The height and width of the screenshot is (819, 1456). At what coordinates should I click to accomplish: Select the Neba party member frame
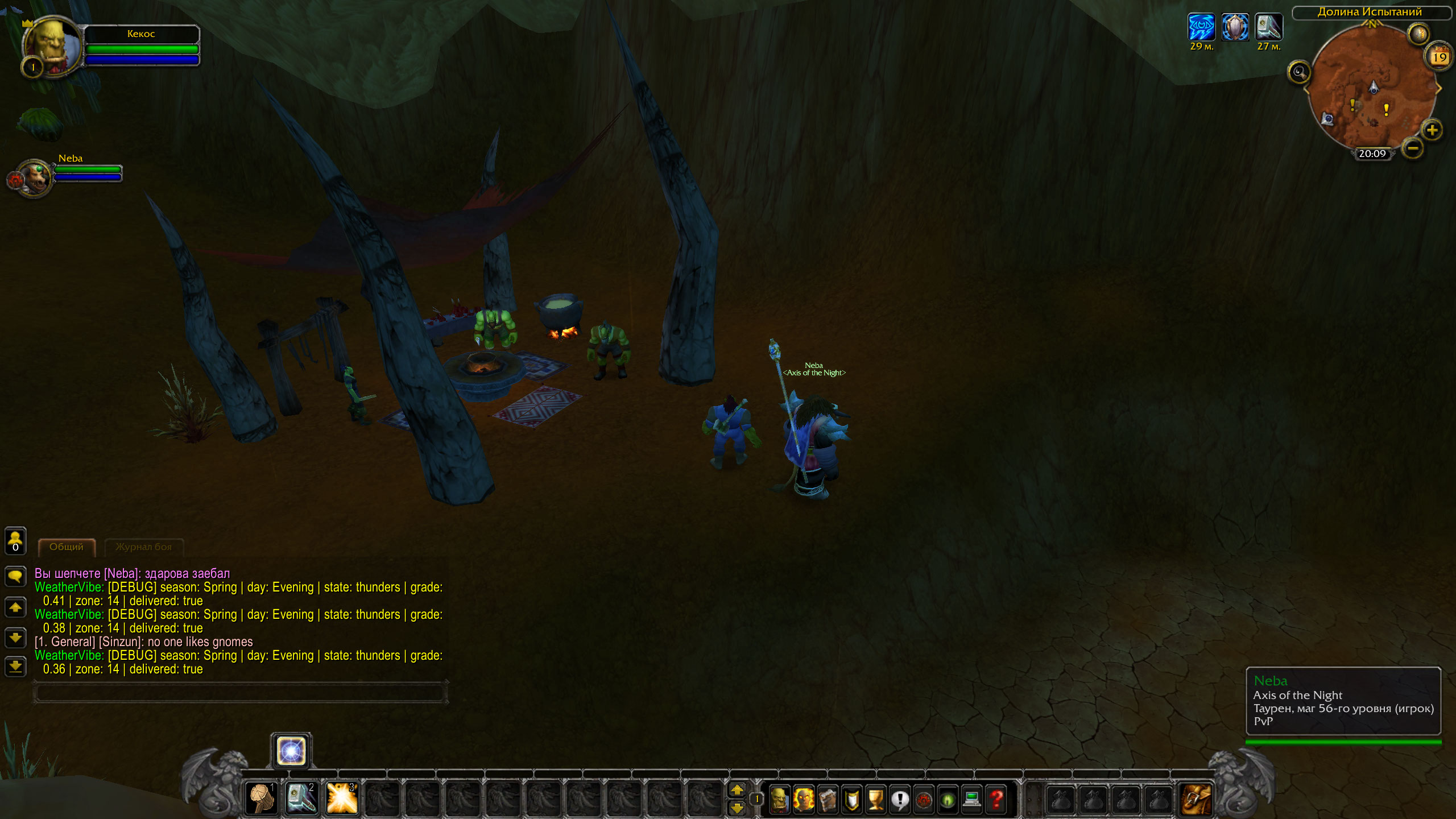pos(35,177)
